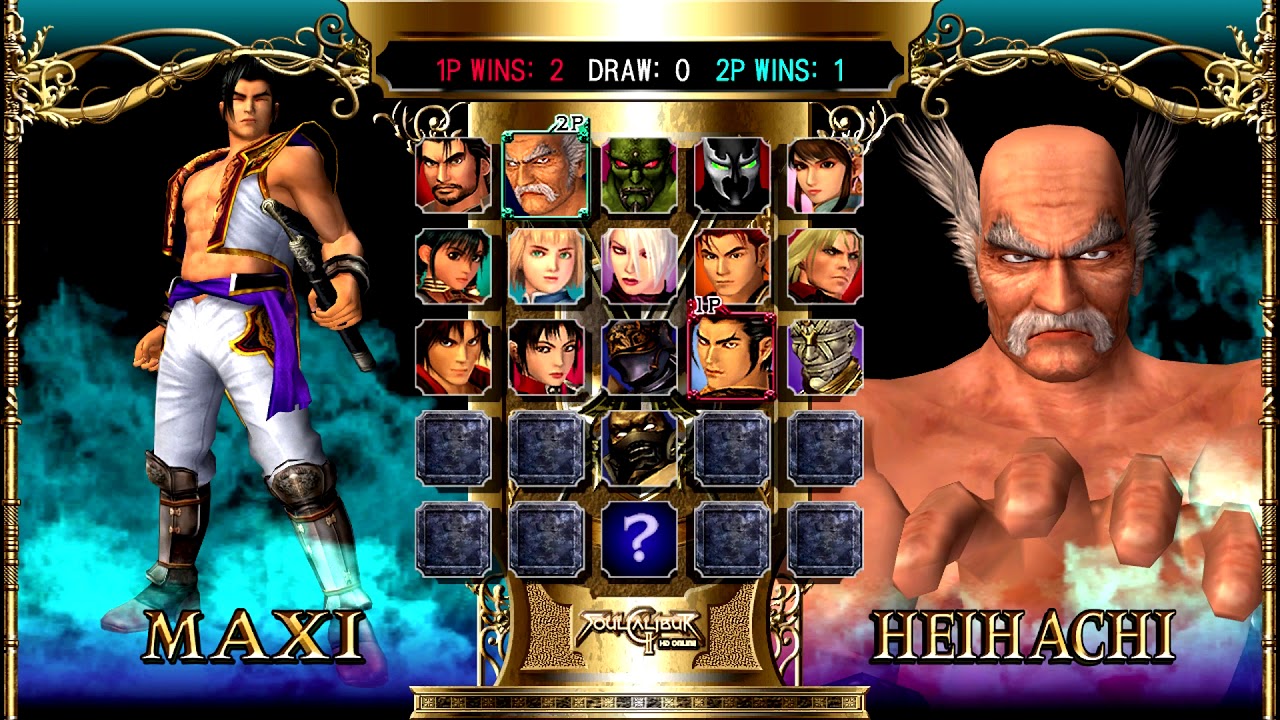Image resolution: width=1280 pixels, height=720 pixels.
Task: Pick the helmeted Nightmare portrait
Action: click(640, 357)
